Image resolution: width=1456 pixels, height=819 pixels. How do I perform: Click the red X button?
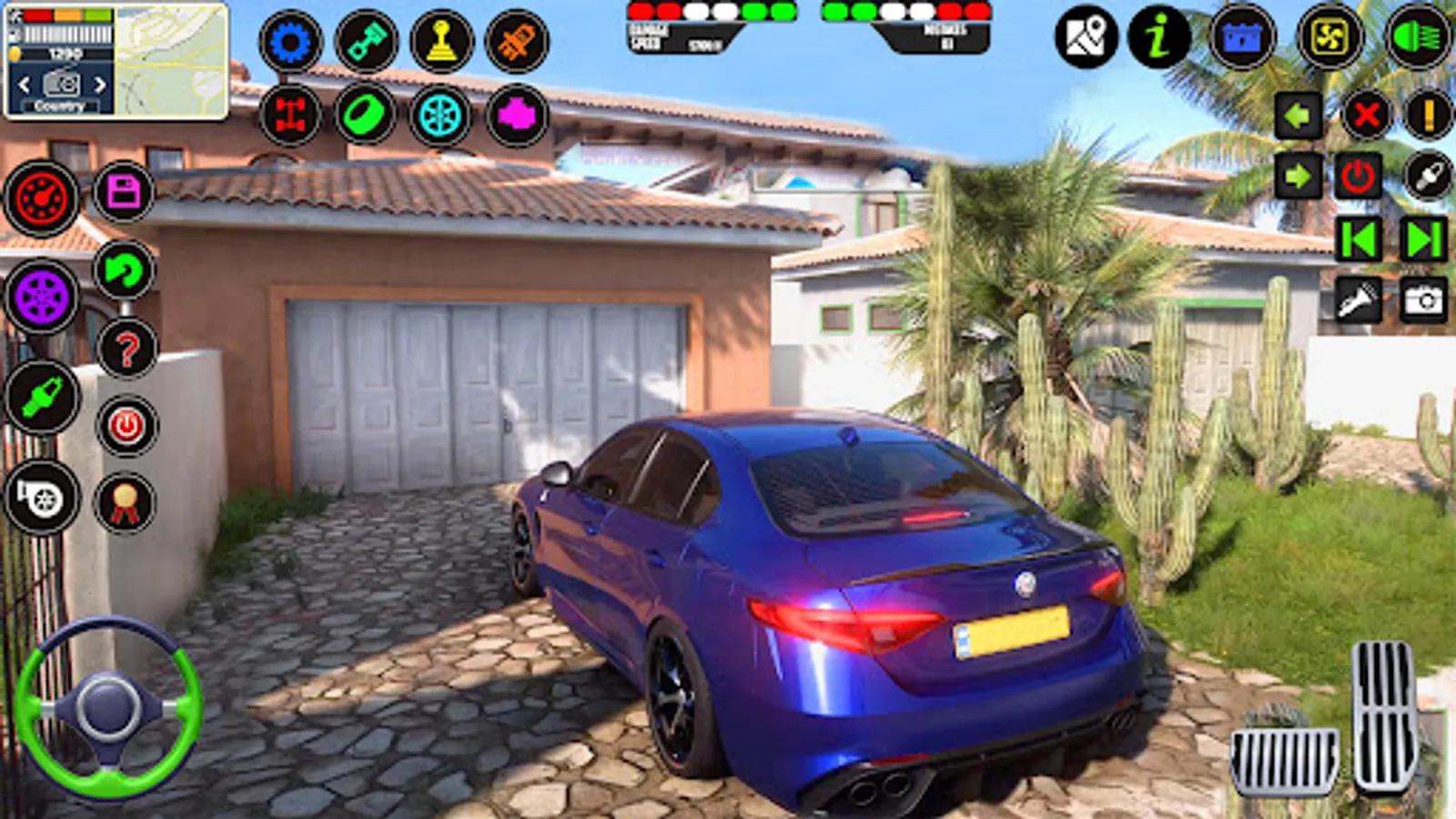pos(1366,116)
